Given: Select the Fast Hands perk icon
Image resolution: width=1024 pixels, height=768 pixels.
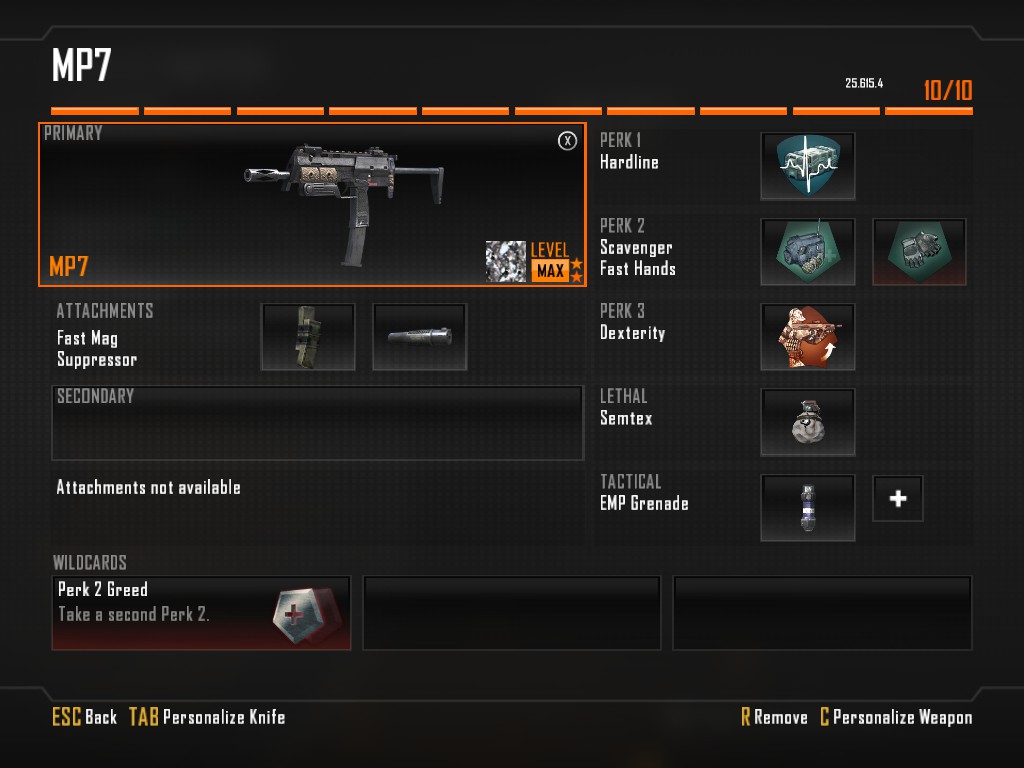Looking at the screenshot, I should tap(919, 252).
